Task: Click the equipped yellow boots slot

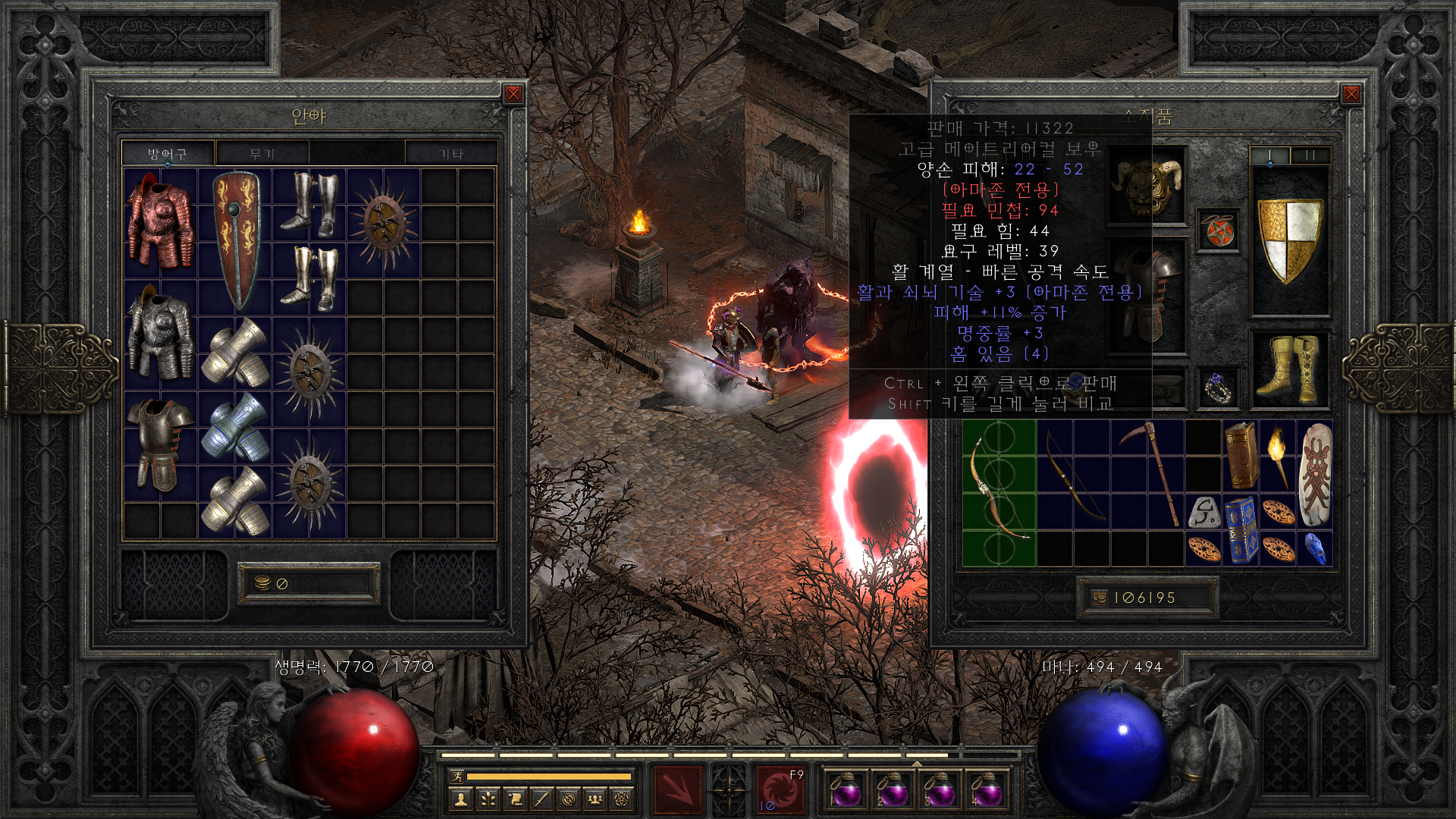Action: (x=1289, y=370)
